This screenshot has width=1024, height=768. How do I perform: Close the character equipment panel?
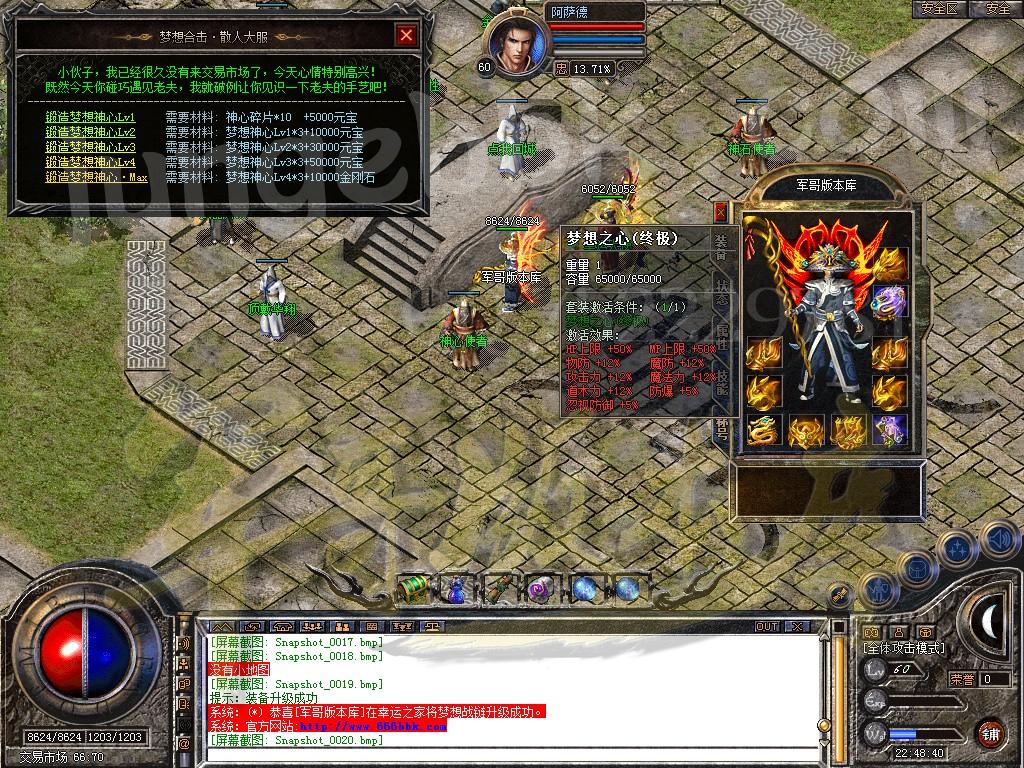point(720,212)
